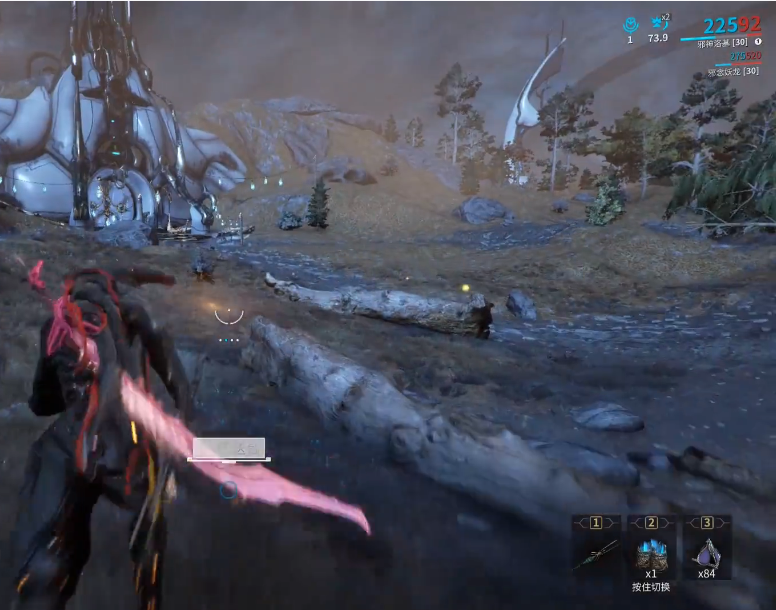Choose the blue glowing item in slot 2

[651, 552]
